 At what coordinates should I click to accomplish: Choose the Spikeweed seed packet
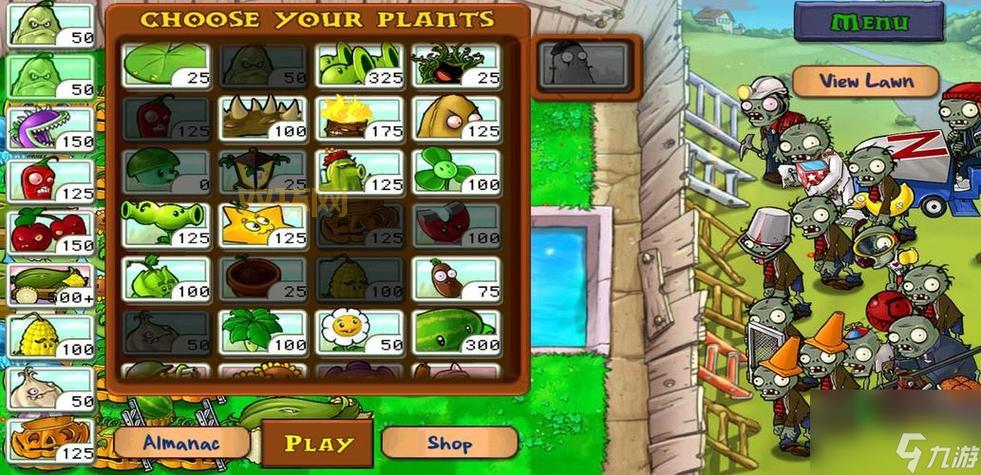click(x=263, y=118)
